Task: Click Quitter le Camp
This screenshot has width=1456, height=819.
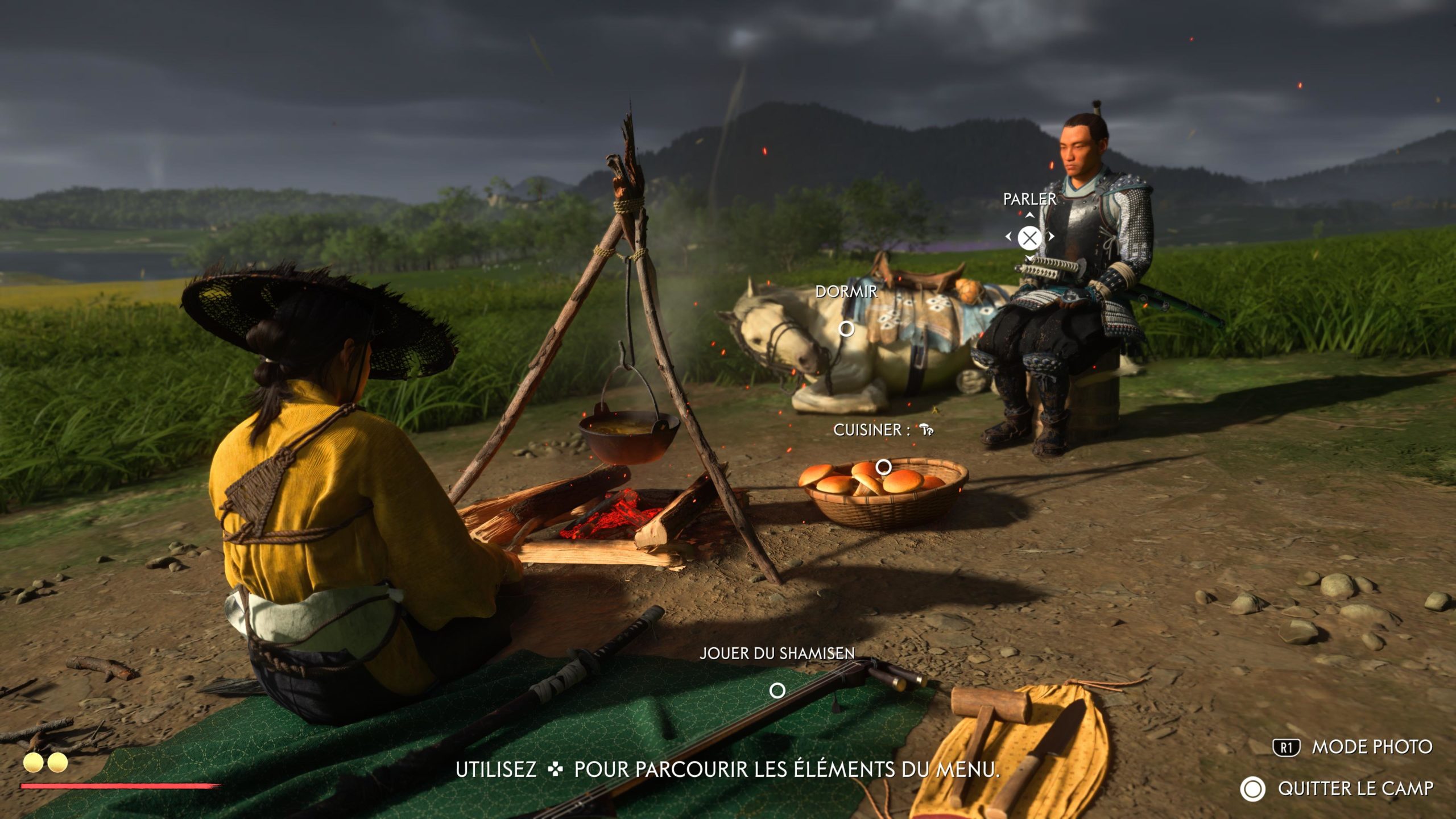Action: [1354, 789]
